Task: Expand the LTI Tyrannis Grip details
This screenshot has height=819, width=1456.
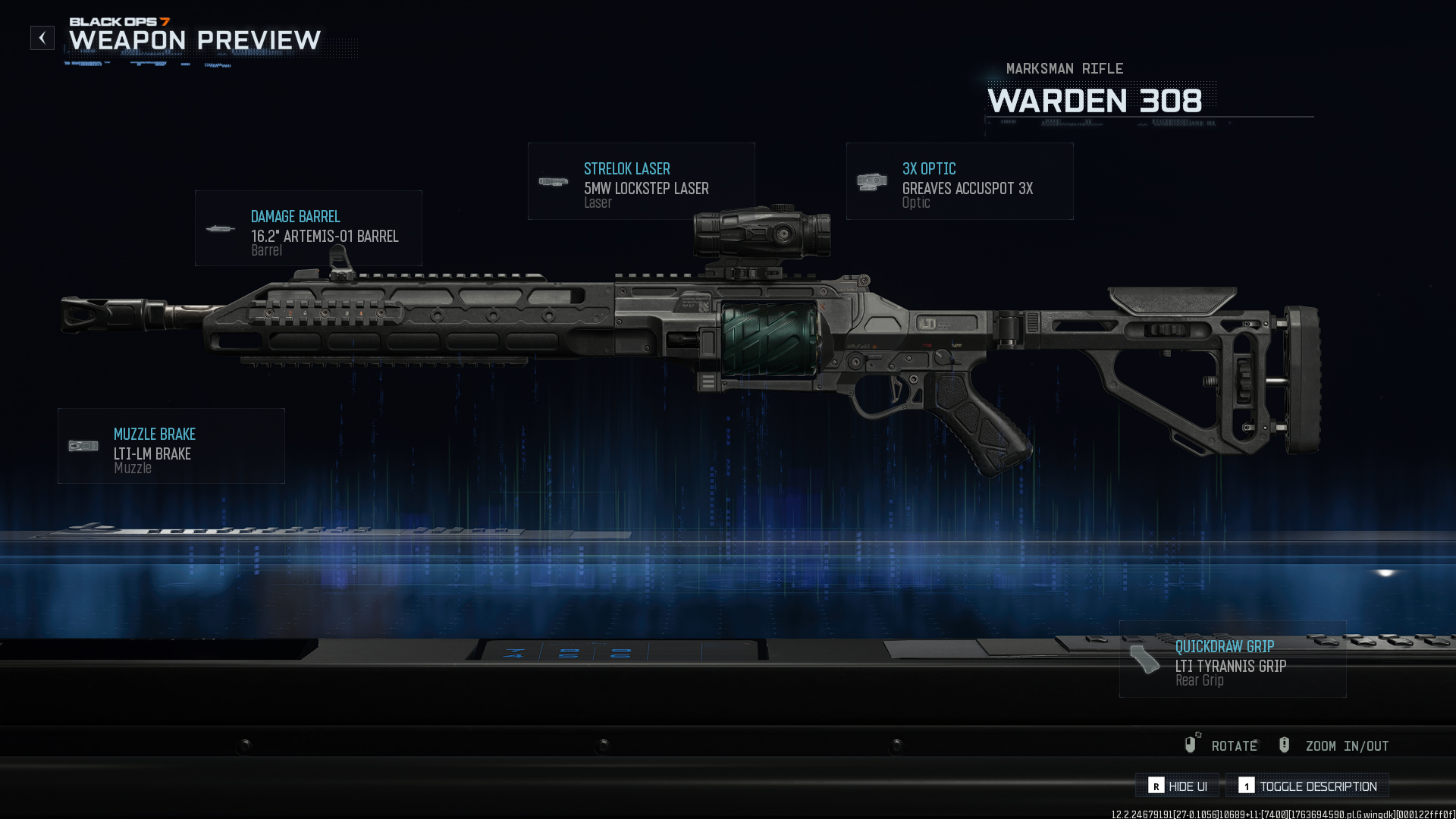Action: [x=1232, y=660]
